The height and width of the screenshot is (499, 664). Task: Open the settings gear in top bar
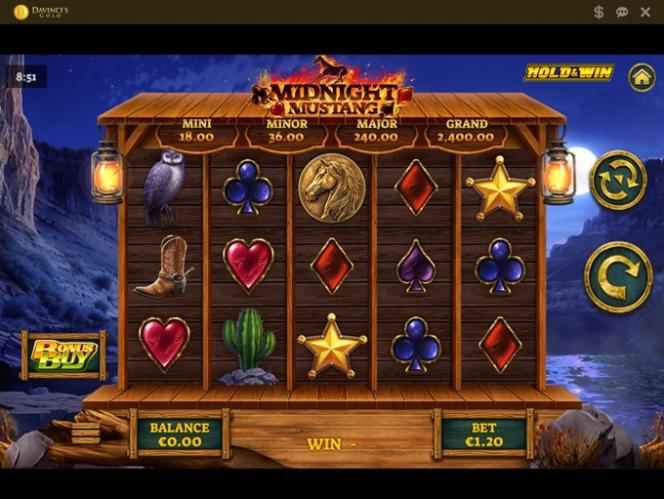pyautogui.click(x=645, y=12)
